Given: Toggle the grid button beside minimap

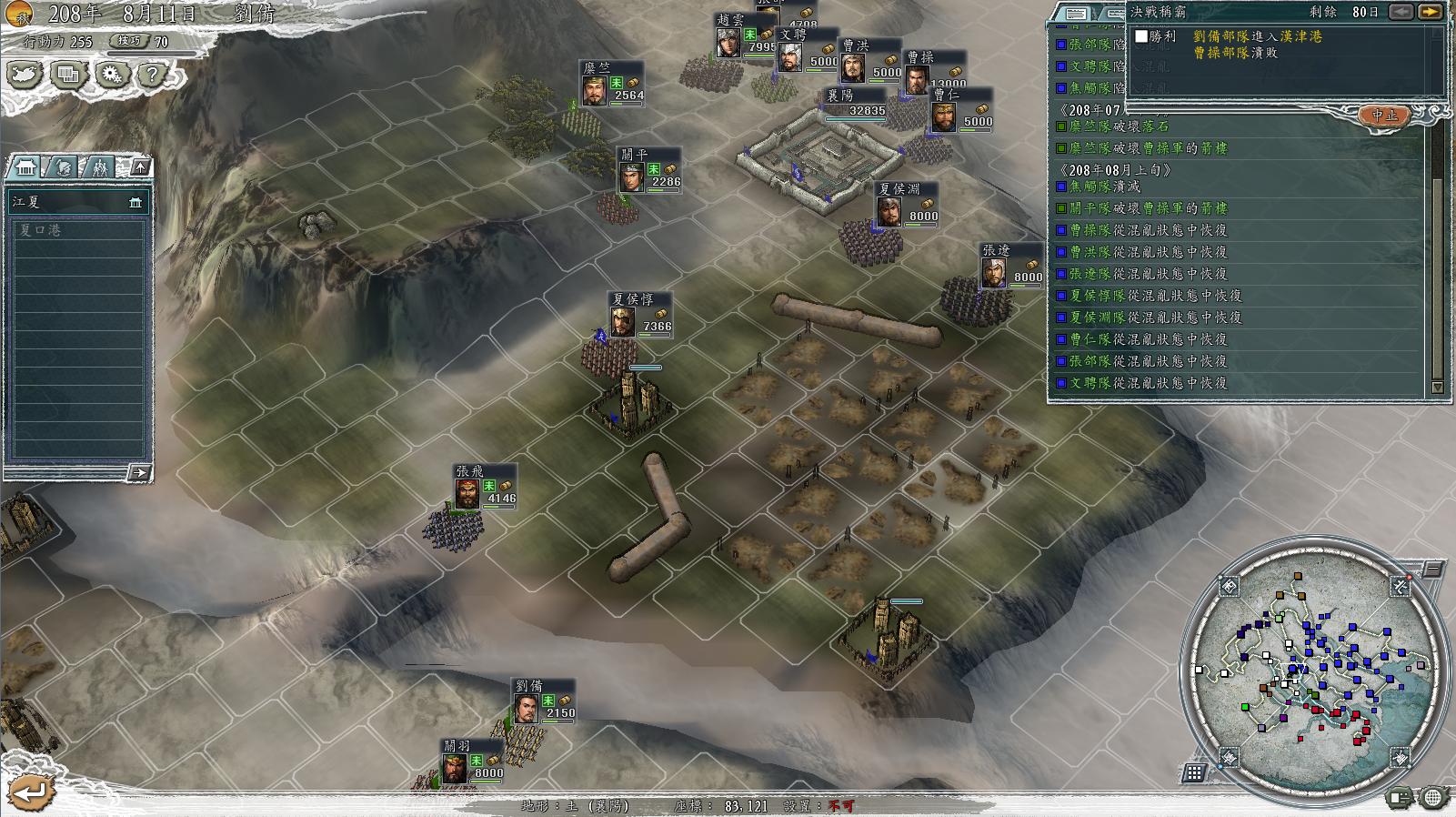Looking at the screenshot, I should pos(1194,773).
